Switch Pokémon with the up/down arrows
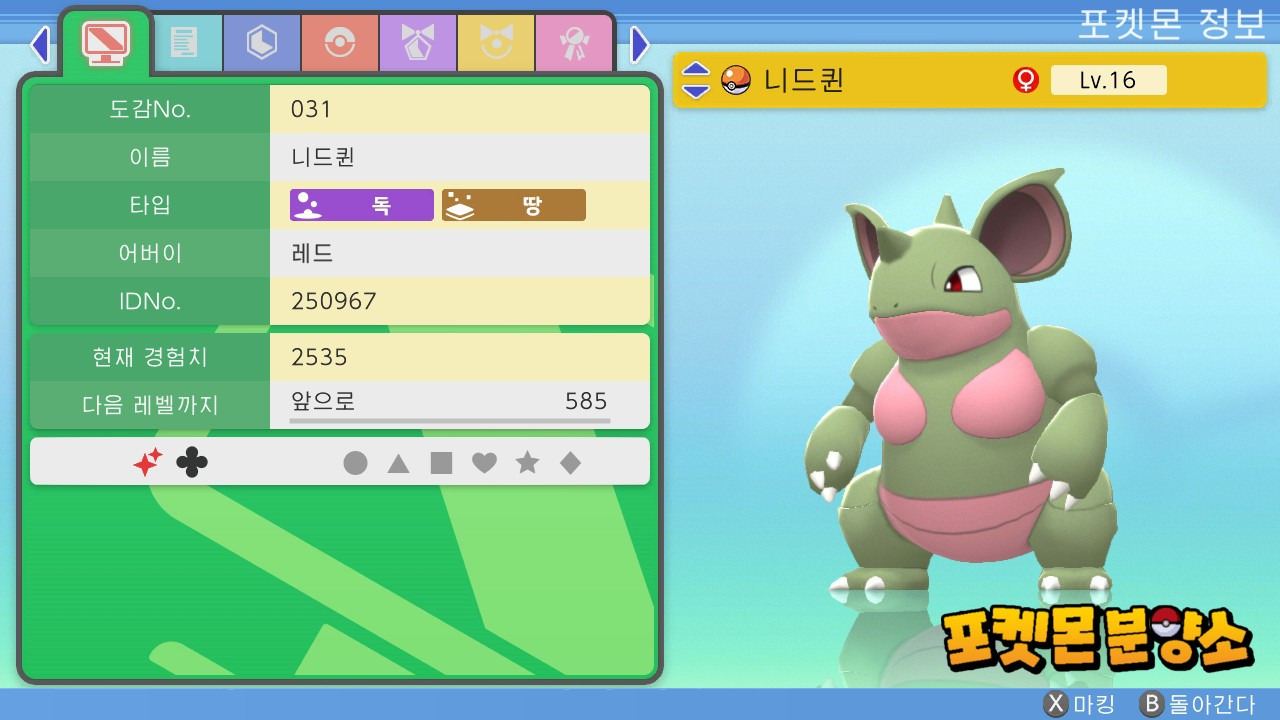Viewport: 1280px width, 720px height. click(696, 80)
